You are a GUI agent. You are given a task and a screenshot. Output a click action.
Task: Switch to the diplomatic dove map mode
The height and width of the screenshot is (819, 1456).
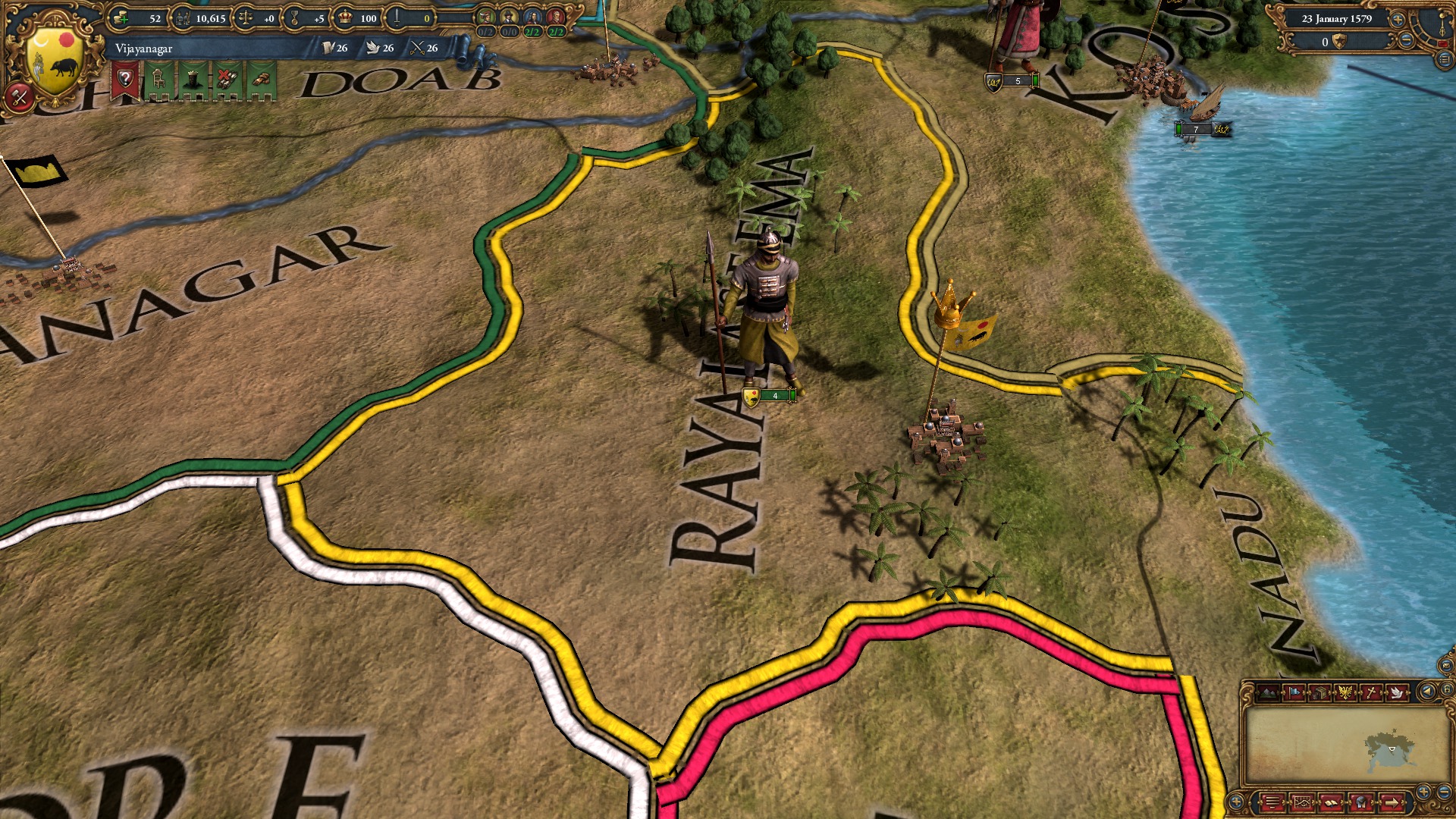1398,693
